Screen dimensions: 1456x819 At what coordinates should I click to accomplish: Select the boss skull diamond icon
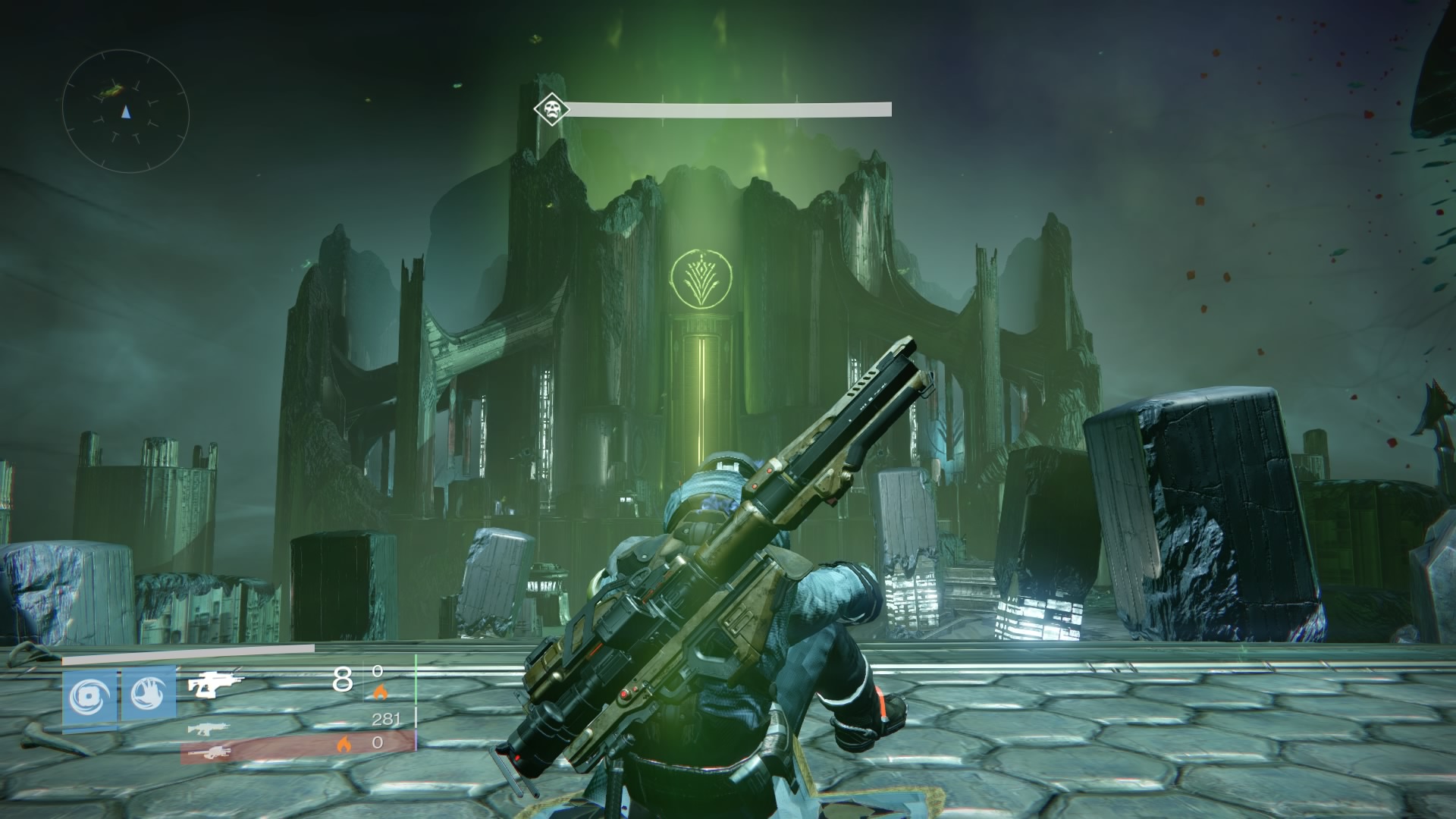click(x=551, y=109)
